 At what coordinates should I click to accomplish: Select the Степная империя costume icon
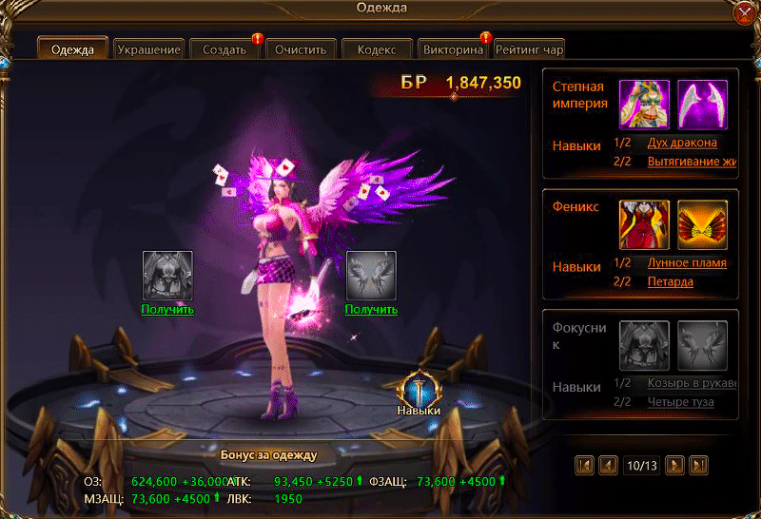coord(643,104)
